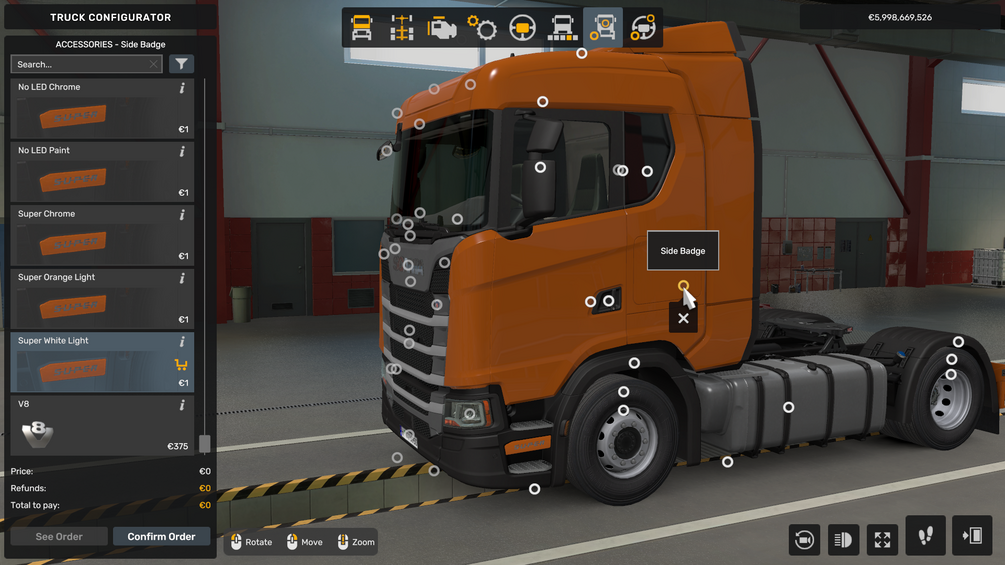Screen dimensions: 1005x565
Task: Exit the configurator with the door icon
Action: 972,536
